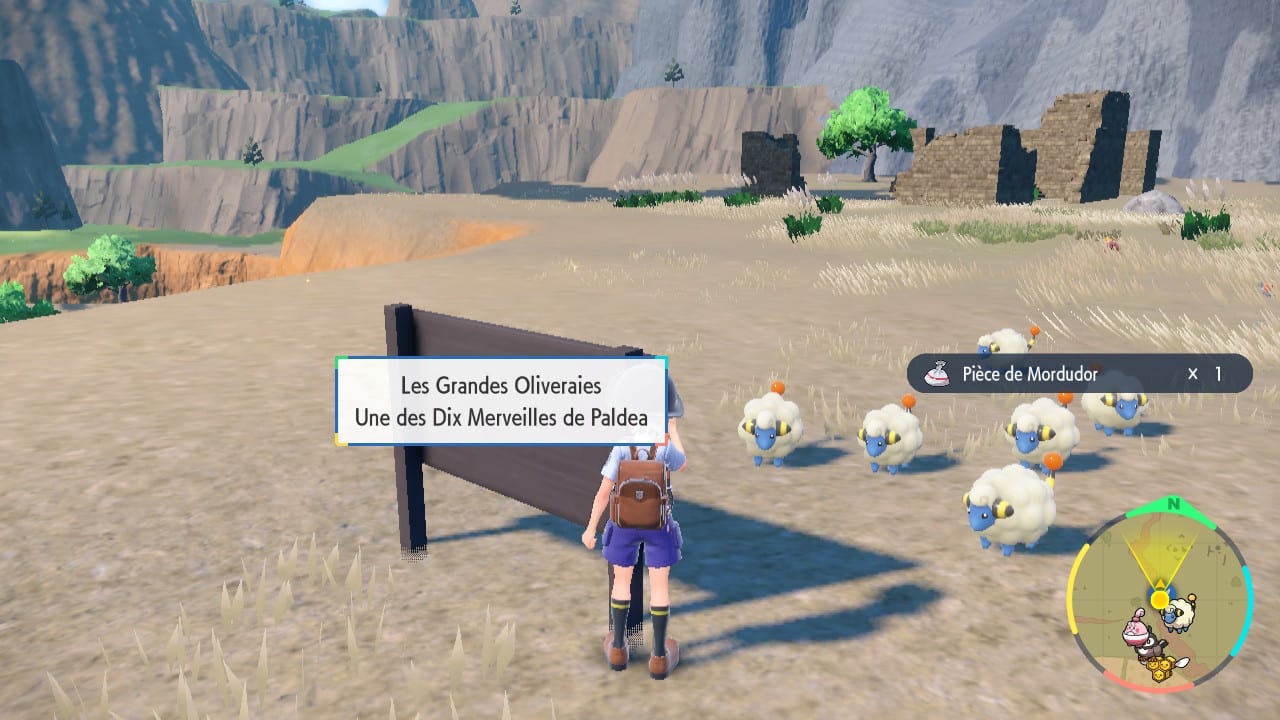Advance the Les Grandes Oliveraies sign dialogue
The height and width of the screenshot is (720, 1280).
point(501,400)
